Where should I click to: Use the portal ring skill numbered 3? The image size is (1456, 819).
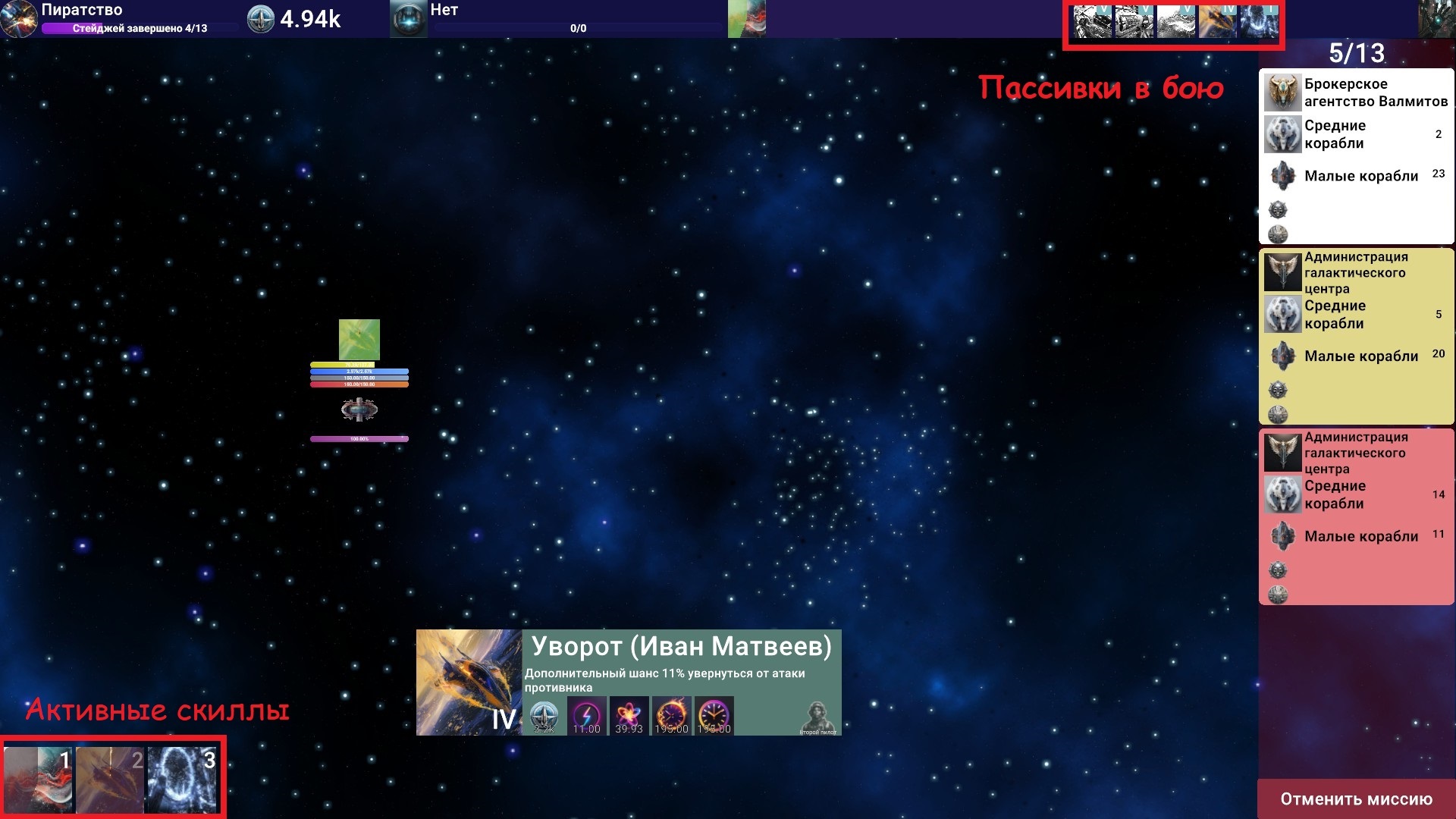pyautogui.click(x=182, y=780)
